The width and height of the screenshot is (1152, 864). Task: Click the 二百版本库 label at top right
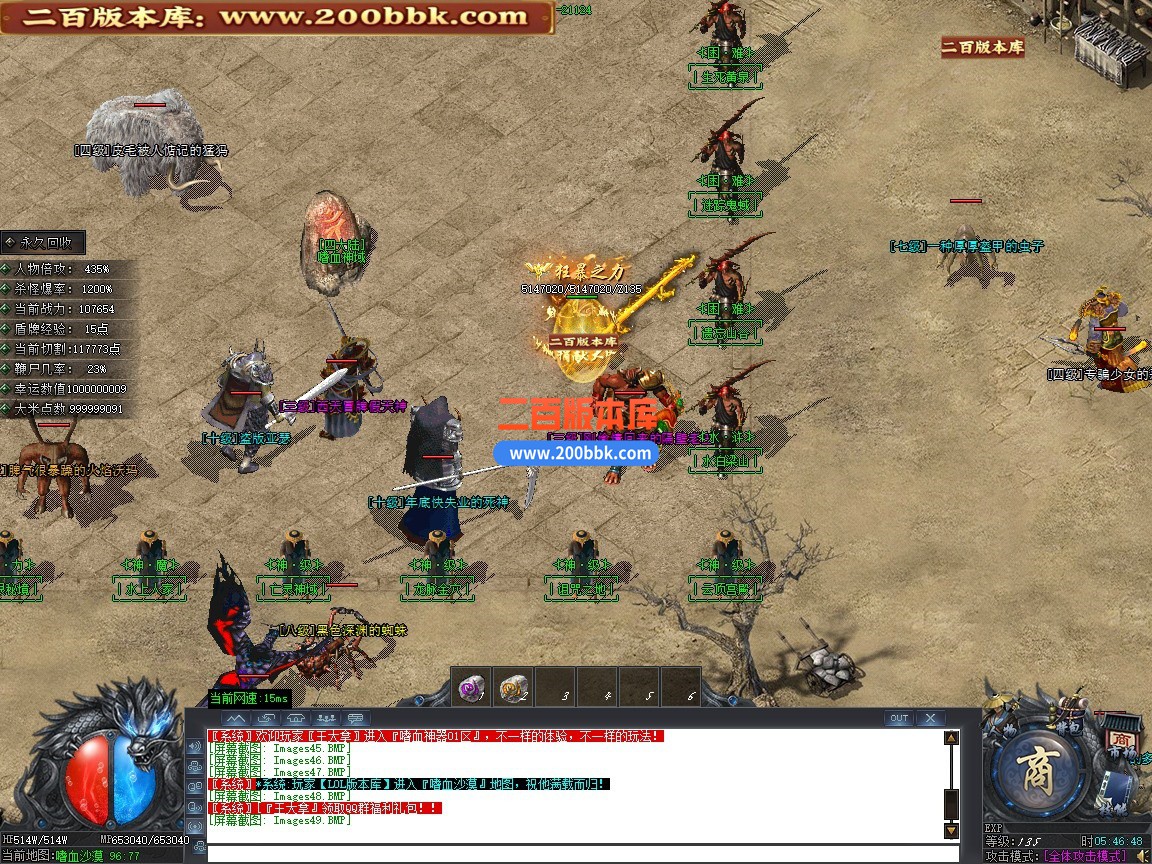coord(982,47)
